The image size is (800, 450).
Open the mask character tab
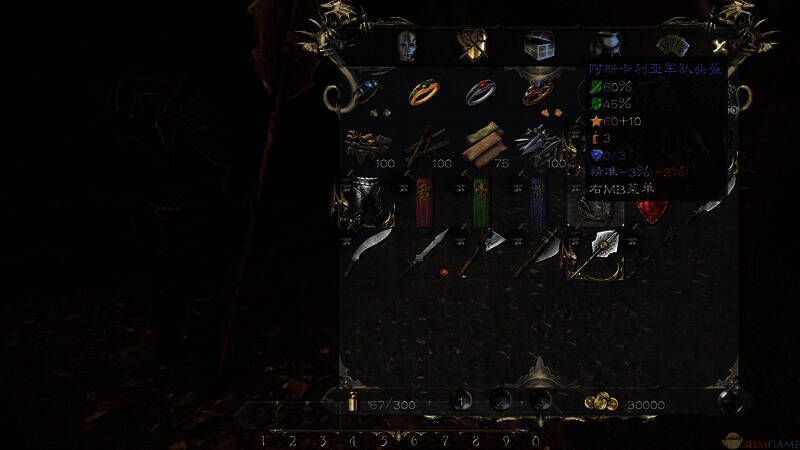405,46
